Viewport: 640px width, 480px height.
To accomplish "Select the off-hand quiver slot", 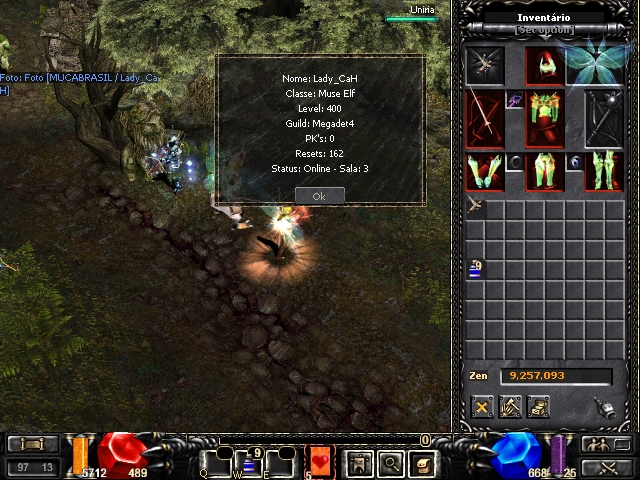I will tap(605, 118).
